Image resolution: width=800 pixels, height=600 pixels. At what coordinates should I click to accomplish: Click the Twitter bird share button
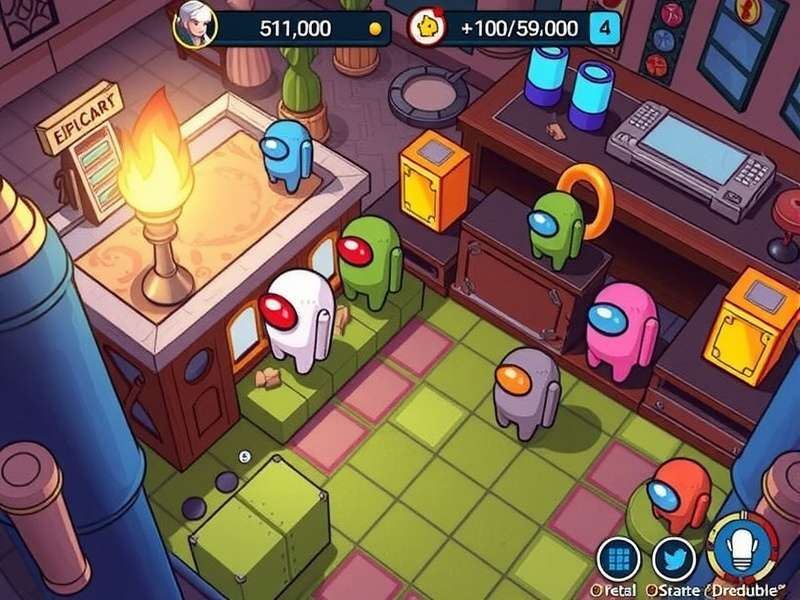[673, 559]
